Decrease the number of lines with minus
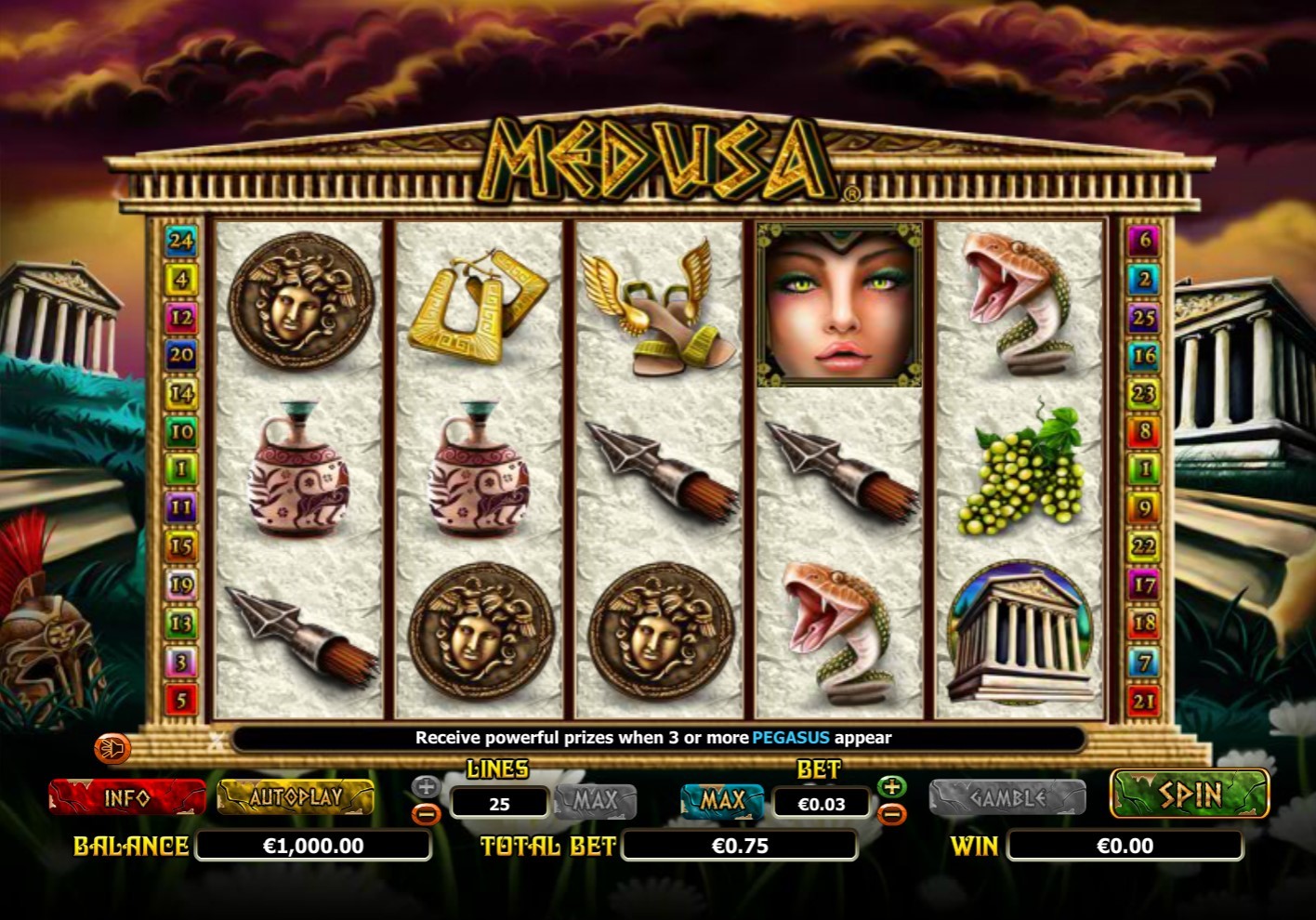 (x=426, y=815)
